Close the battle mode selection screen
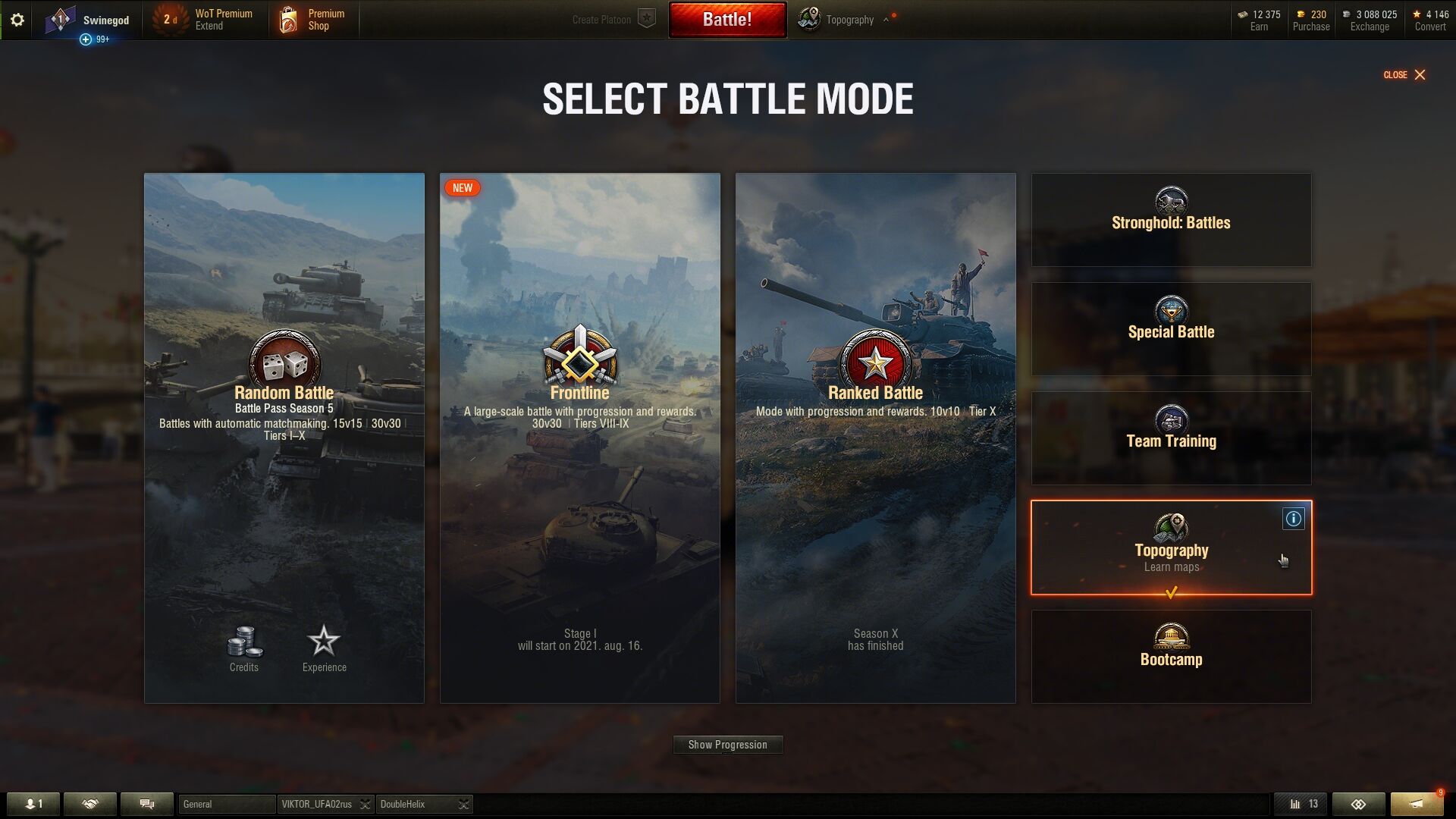 pyautogui.click(x=1404, y=74)
